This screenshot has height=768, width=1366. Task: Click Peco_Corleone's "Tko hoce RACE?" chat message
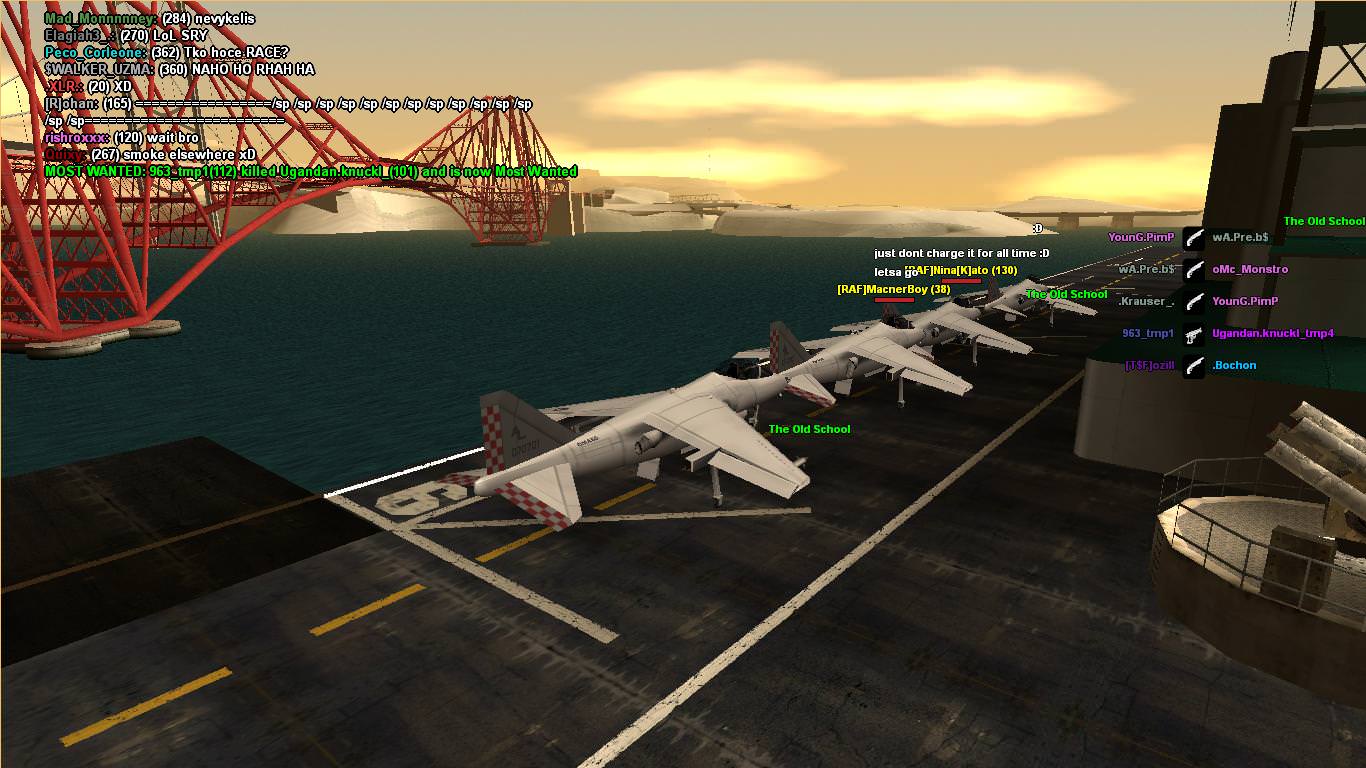165,52
